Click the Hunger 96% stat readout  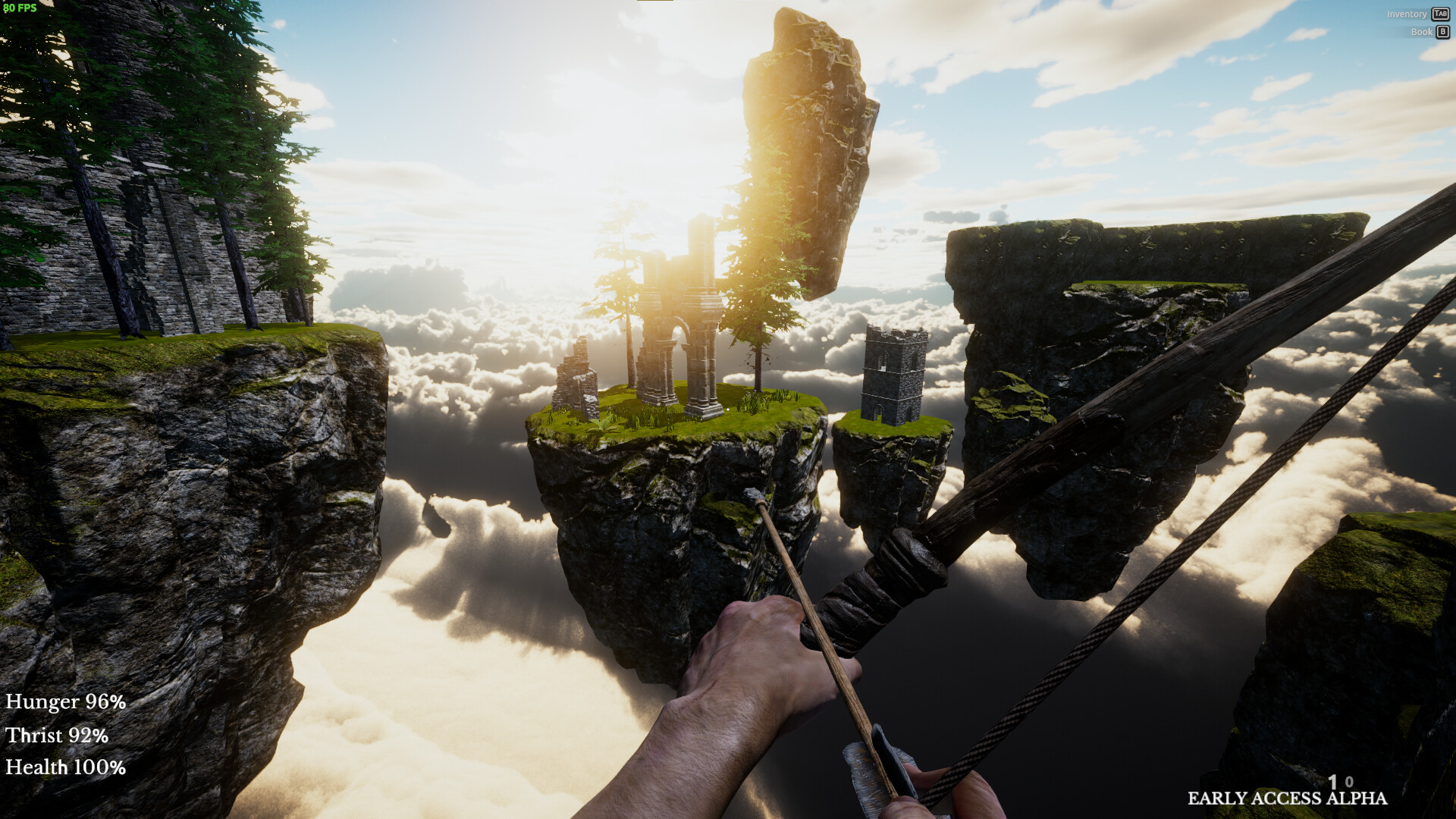64,701
